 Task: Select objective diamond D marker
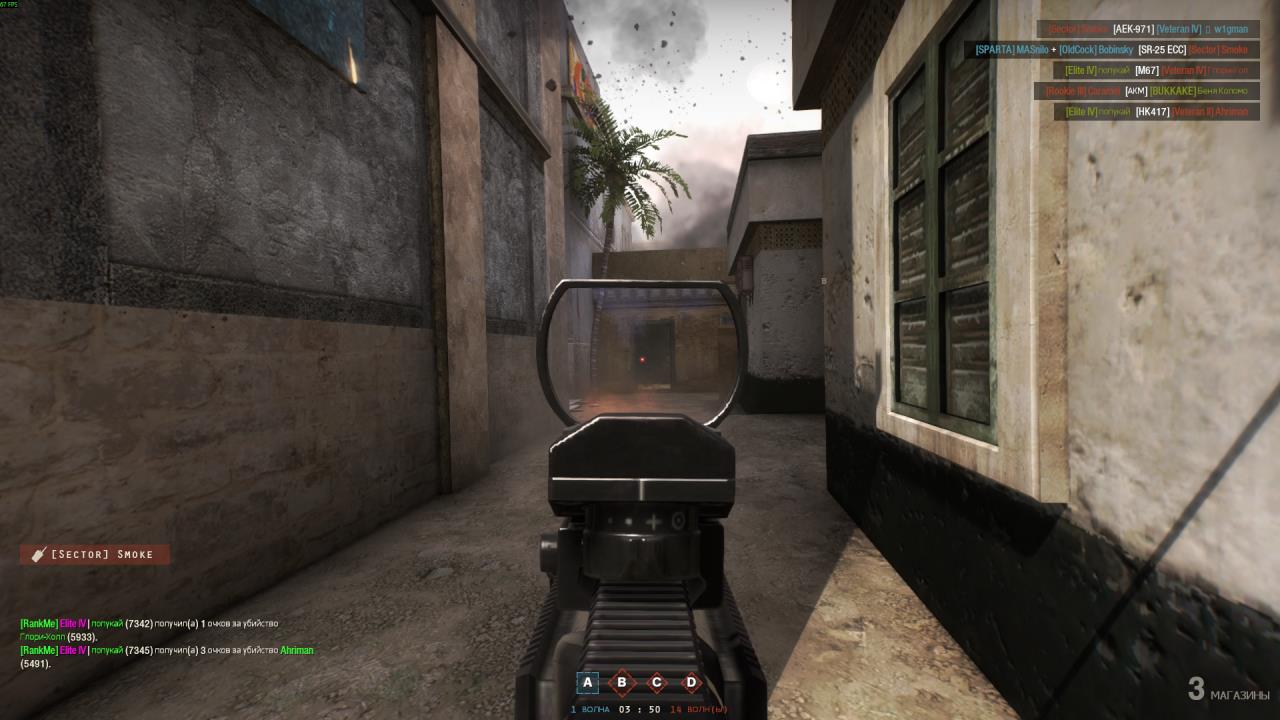point(689,681)
